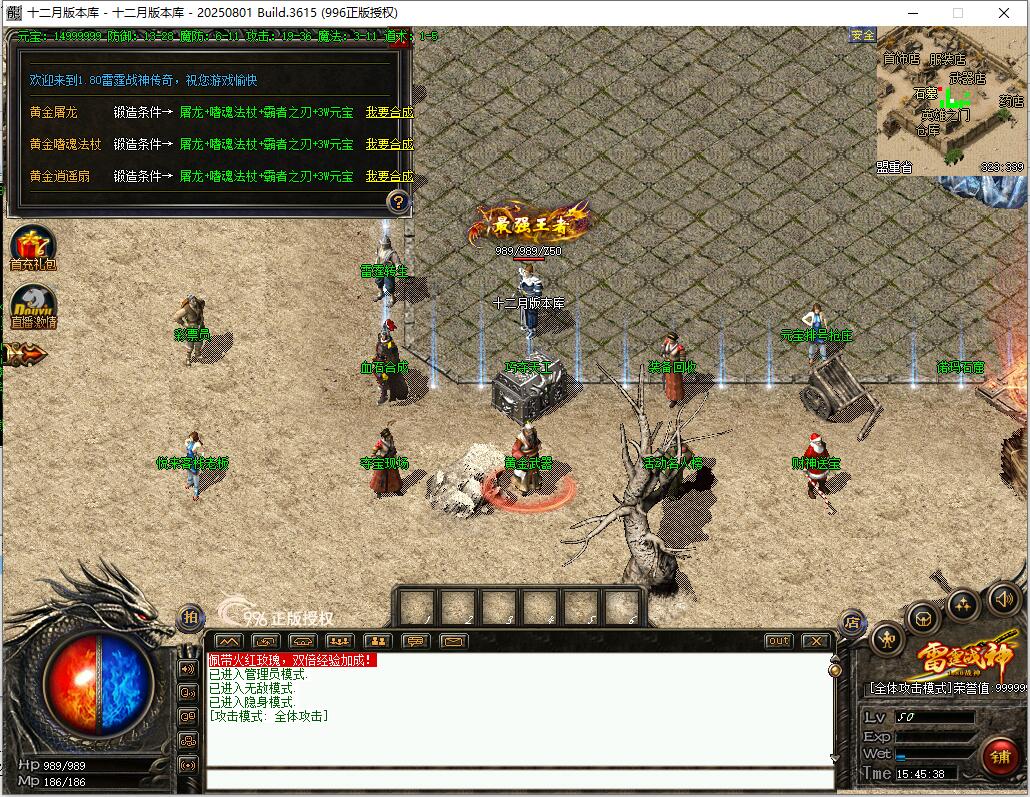The width and height of the screenshot is (1030, 797).
Task: Focus the chat text input field
Action: tap(520, 779)
